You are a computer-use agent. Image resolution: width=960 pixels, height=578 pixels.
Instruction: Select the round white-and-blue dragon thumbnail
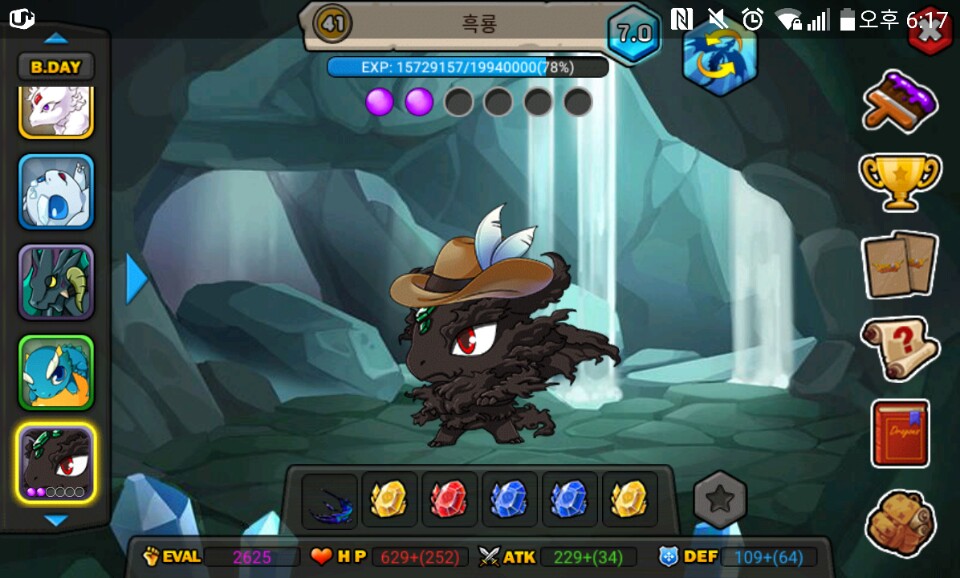[56, 191]
